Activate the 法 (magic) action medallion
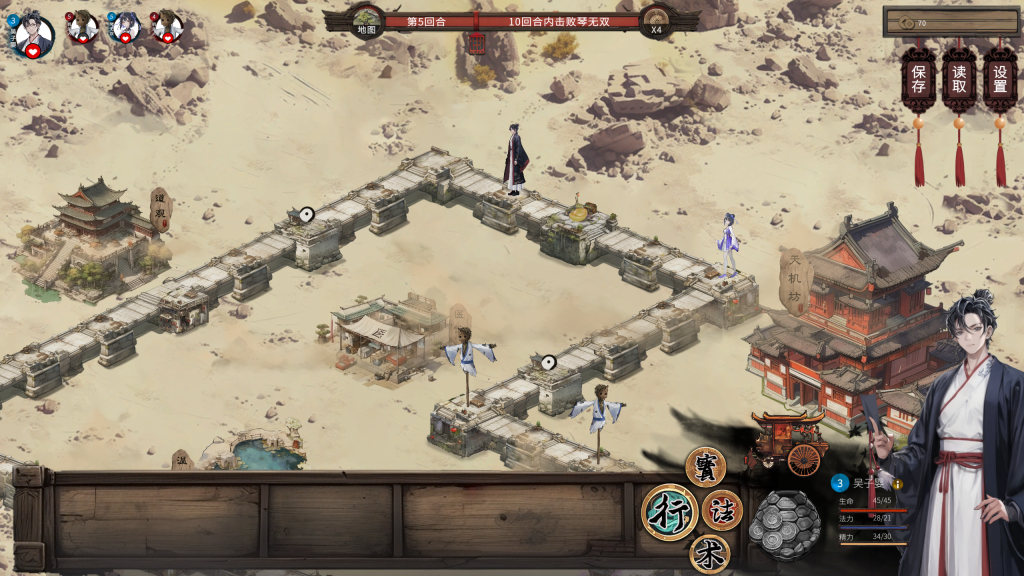The width and height of the screenshot is (1024, 576). (723, 510)
